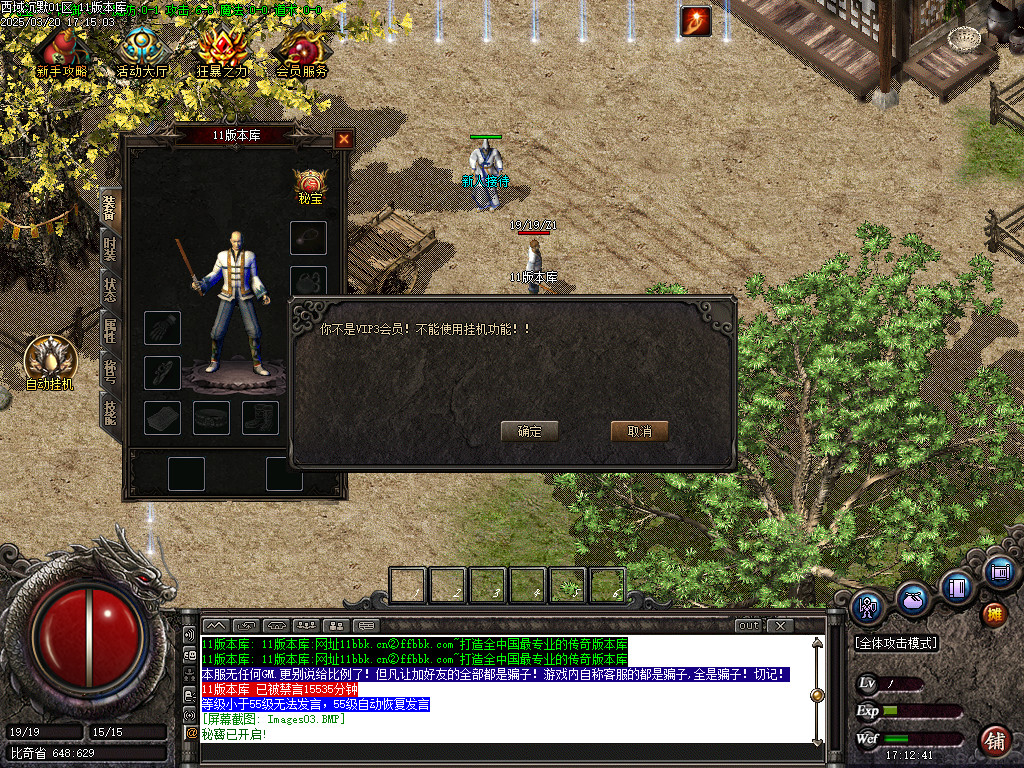Open the character button with warrior icon
This screenshot has height=768, width=1024.
(868, 605)
